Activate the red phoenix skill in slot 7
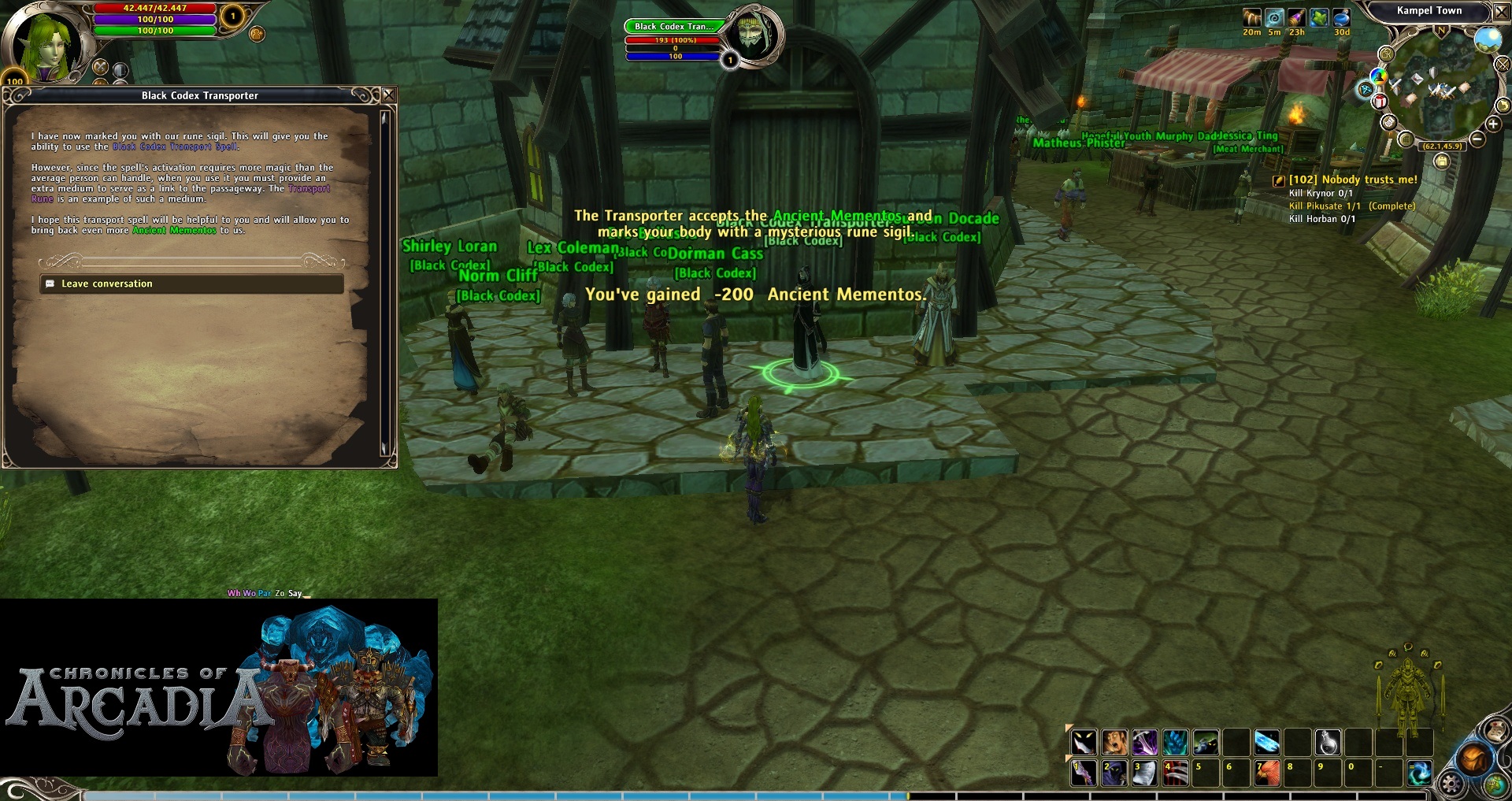The height and width of the screenshot is (801, 1512). point(1267,773)
